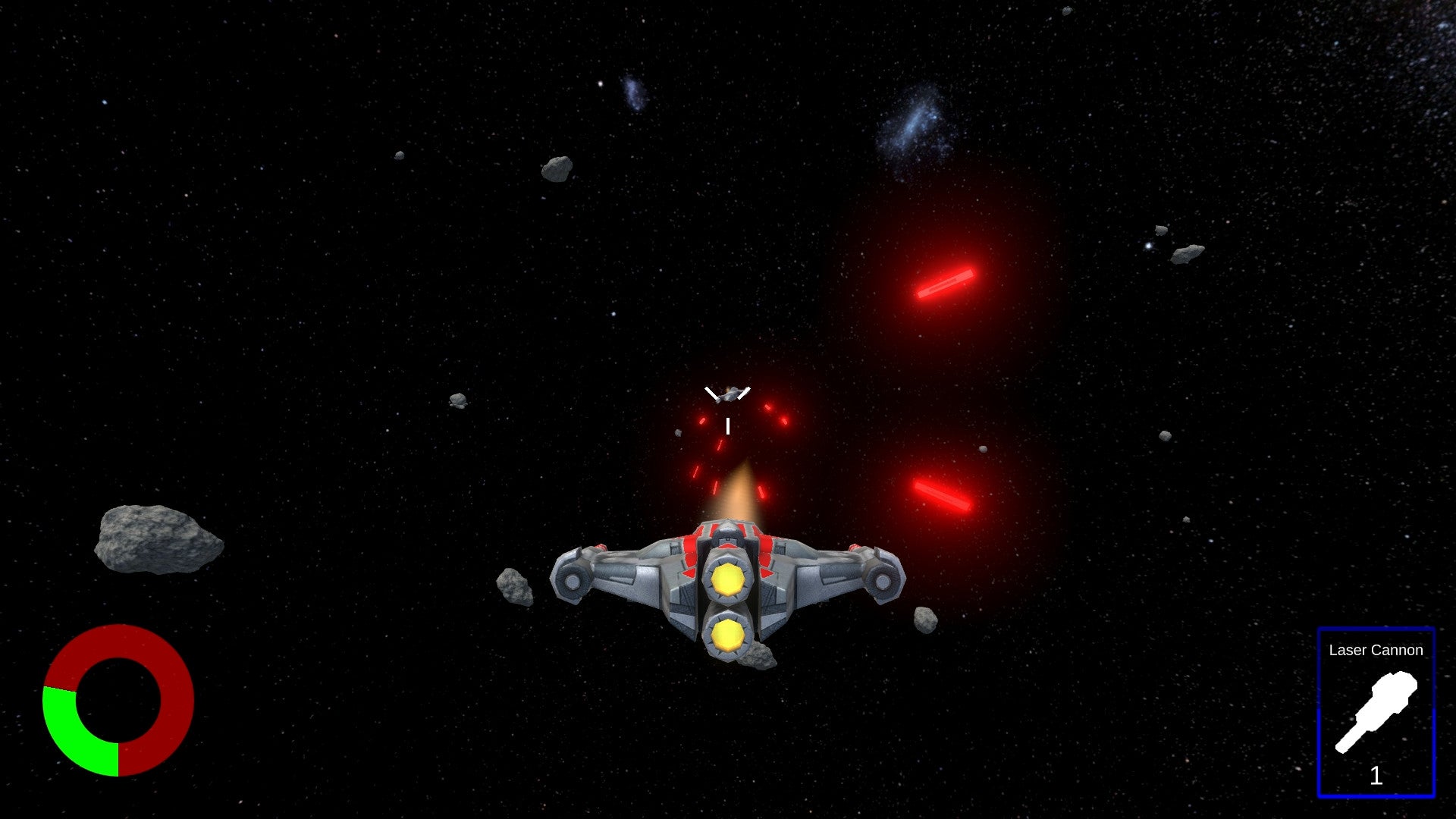
Task: Click the upper-right red laser bolt
Action: [946, 281]
